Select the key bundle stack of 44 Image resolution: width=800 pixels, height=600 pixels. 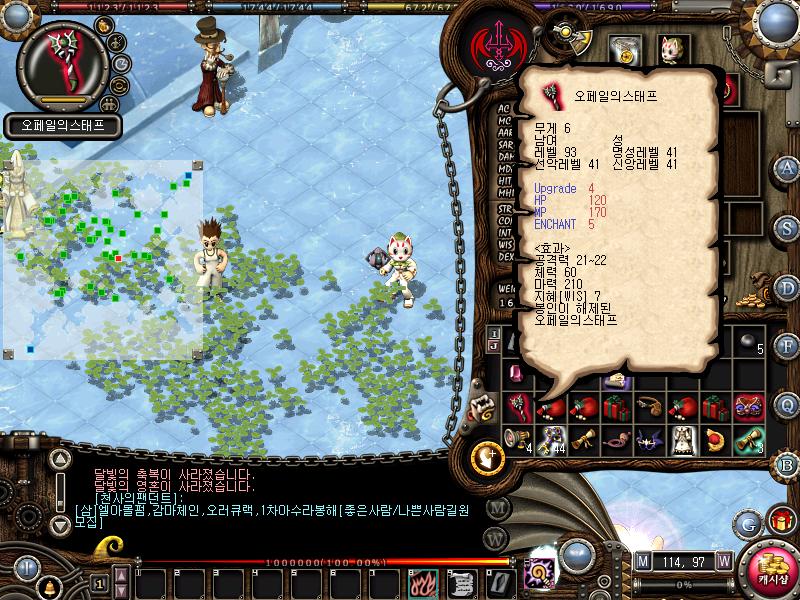(x=552, y=439)
